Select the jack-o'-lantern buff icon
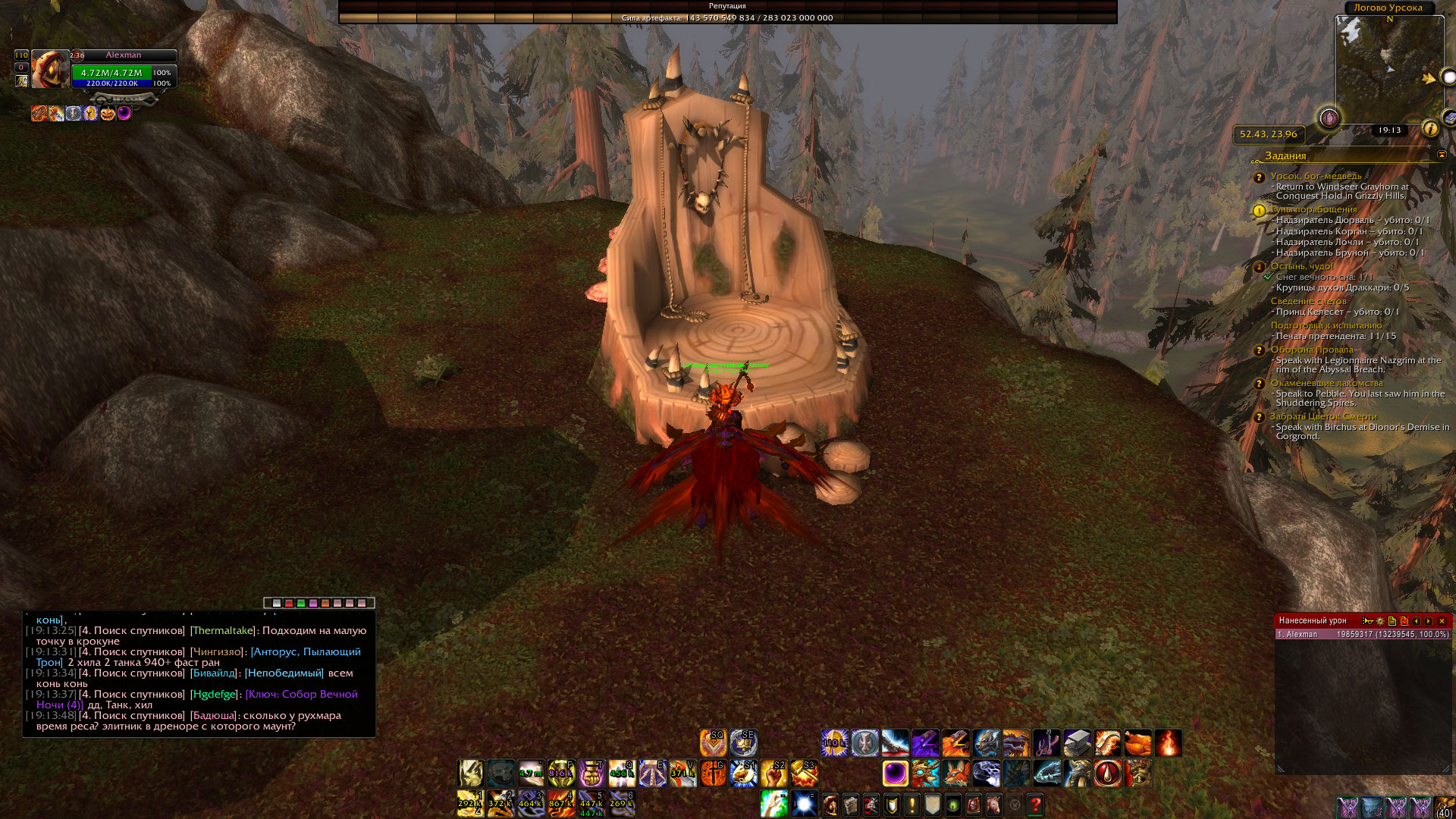The height and width of the screenshot is (819, 1456). pos(108,114)
